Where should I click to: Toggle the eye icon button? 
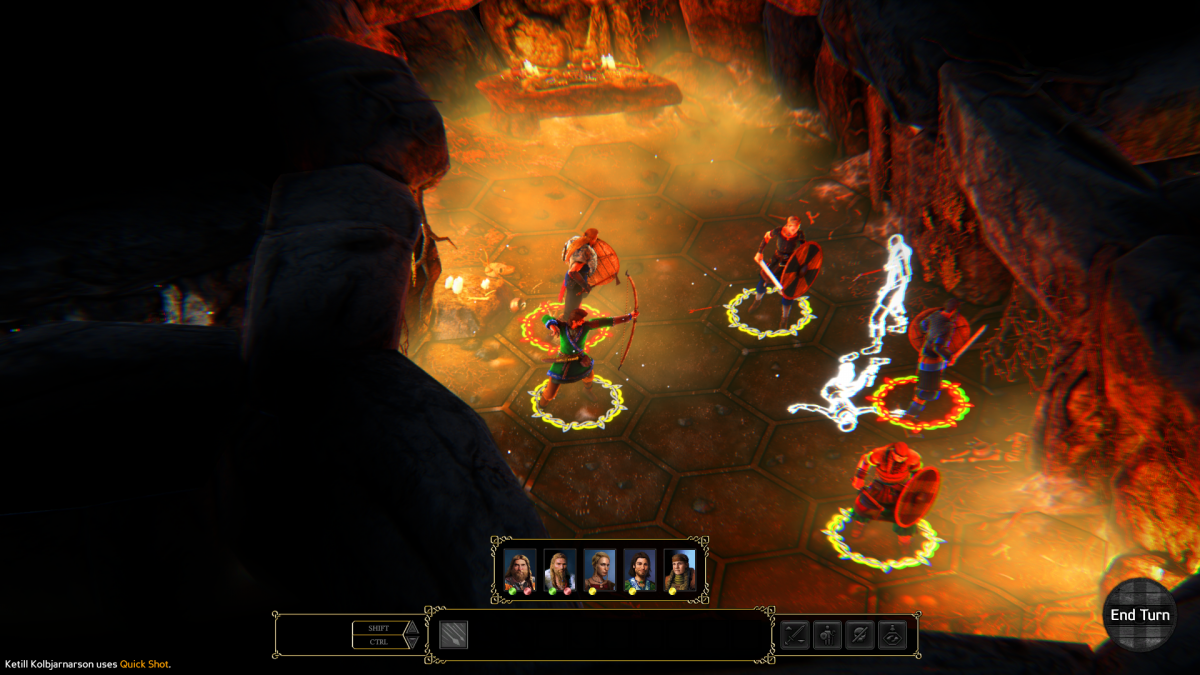[892, 635]
